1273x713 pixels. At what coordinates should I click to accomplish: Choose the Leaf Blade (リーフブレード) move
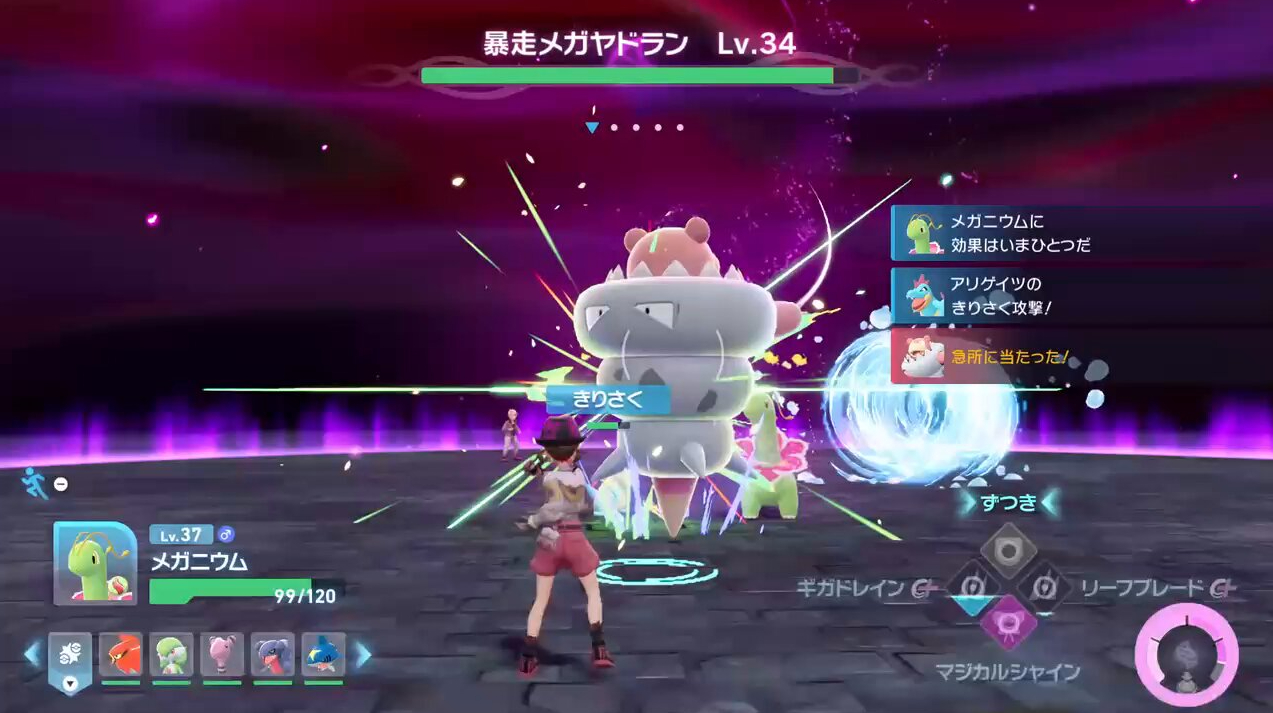pos(1044,586)
